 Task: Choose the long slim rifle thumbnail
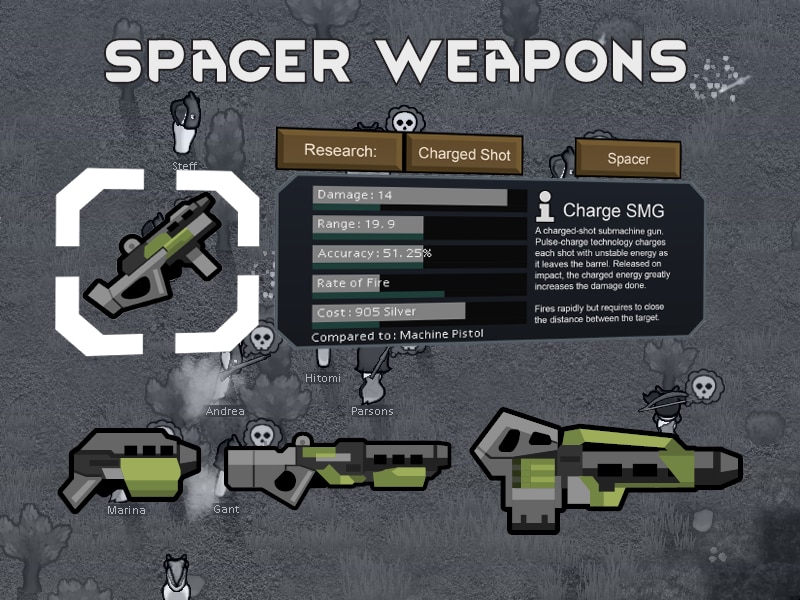tap(337, 466)
